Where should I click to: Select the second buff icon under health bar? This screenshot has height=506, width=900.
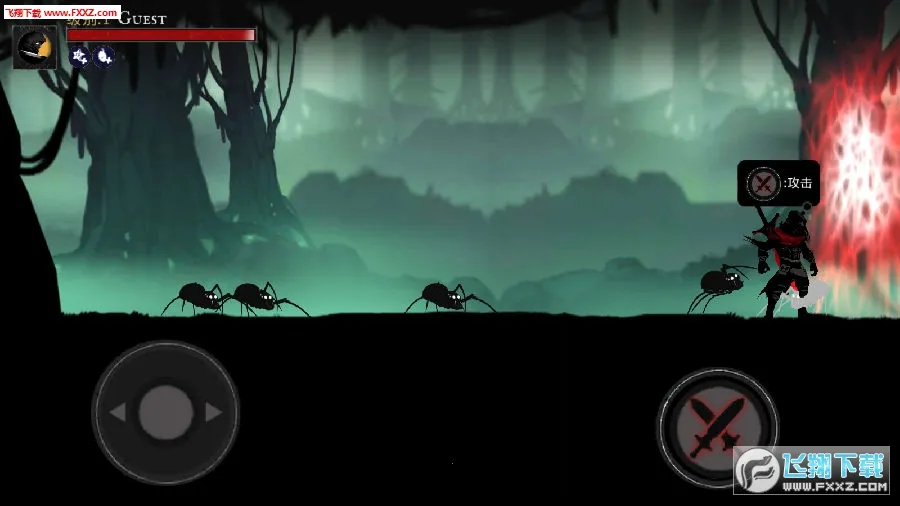pos(103,57)
